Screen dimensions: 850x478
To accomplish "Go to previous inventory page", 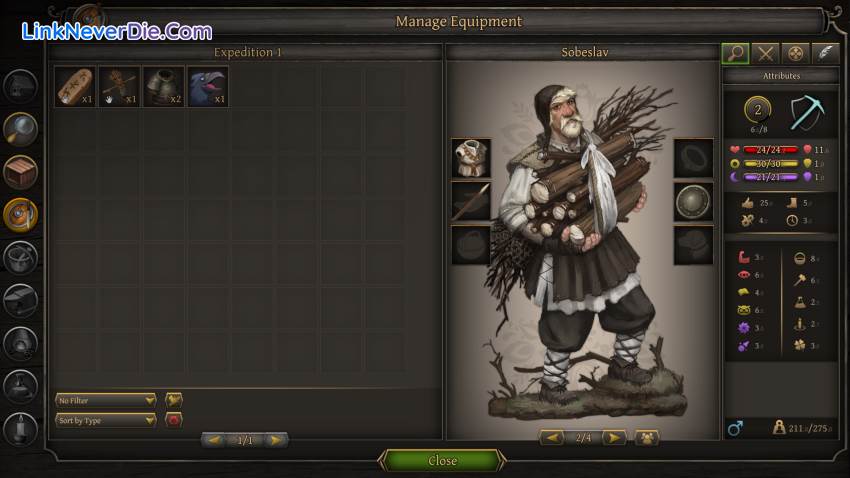I will [x=214, y=440].
